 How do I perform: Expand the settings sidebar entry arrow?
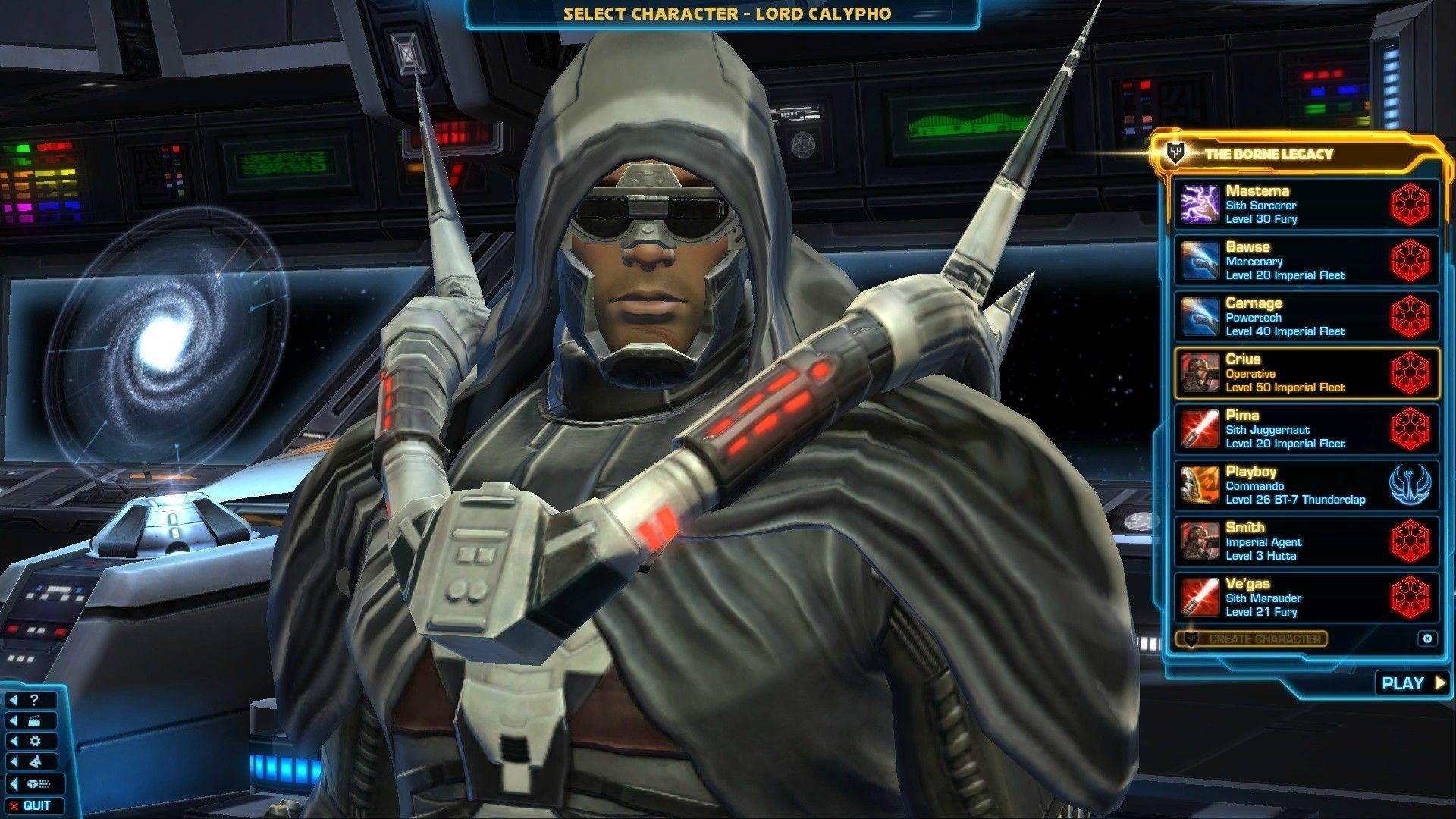point(13,741)
